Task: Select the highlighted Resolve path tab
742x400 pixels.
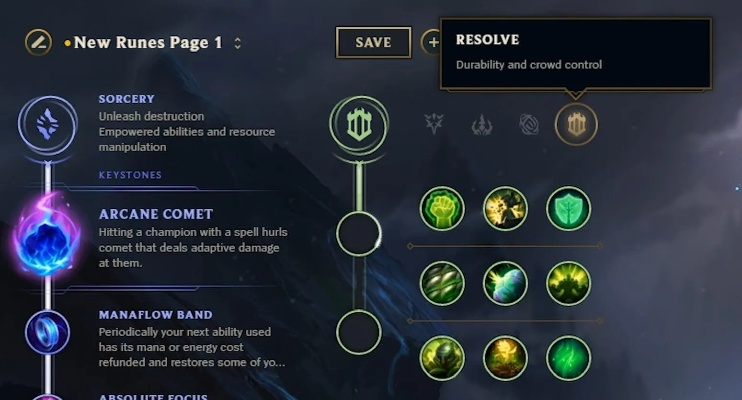Action: 577,124
